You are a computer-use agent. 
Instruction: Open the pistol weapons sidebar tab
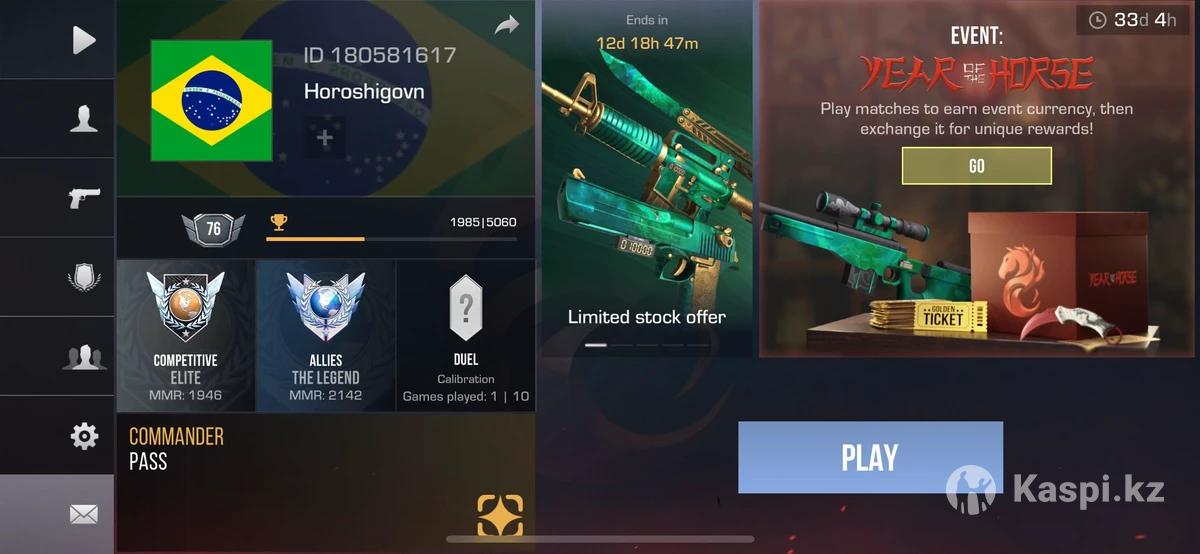[84, 197]
